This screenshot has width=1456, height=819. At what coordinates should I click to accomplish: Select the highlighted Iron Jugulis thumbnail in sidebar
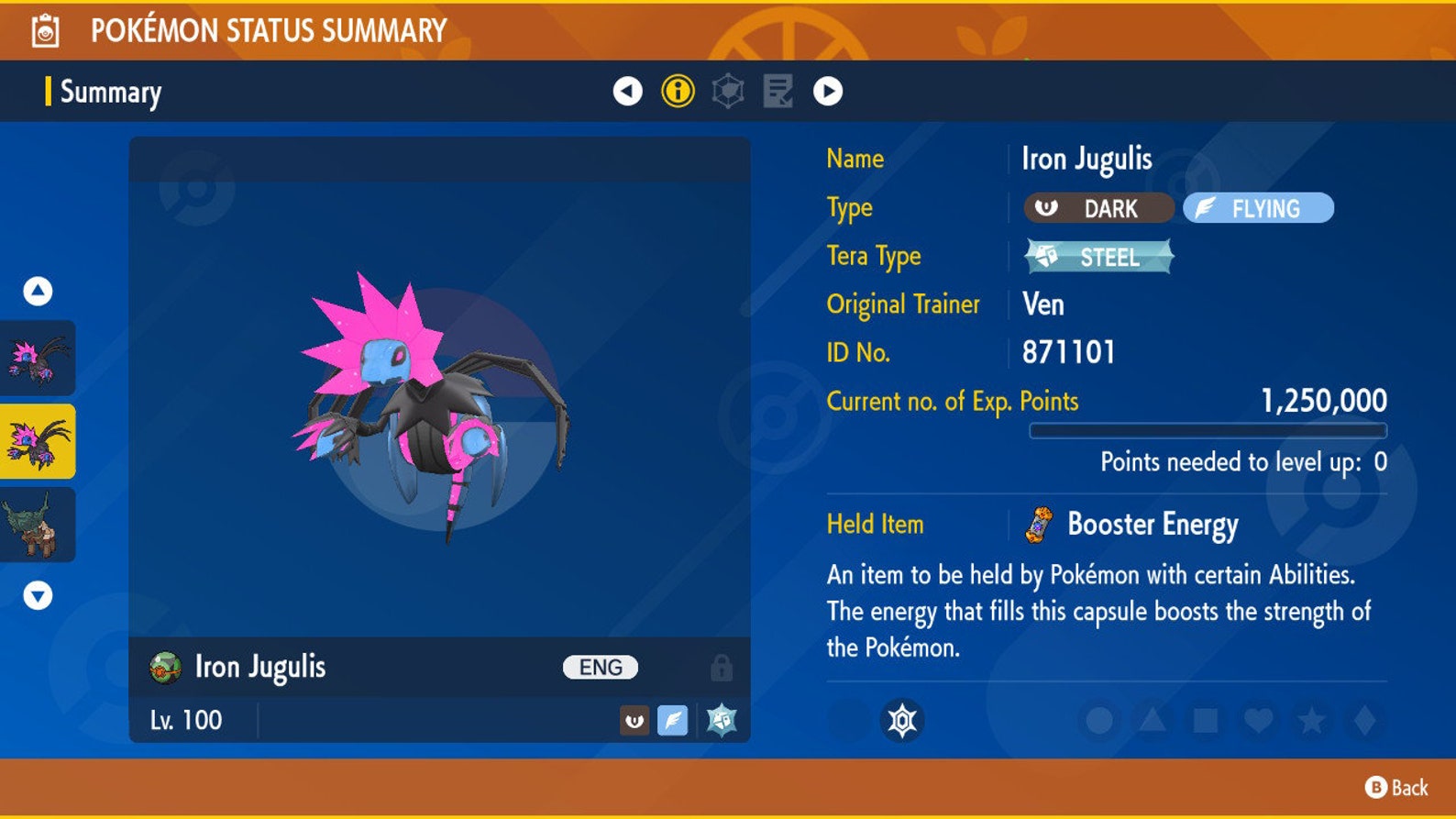pos(38,439)
